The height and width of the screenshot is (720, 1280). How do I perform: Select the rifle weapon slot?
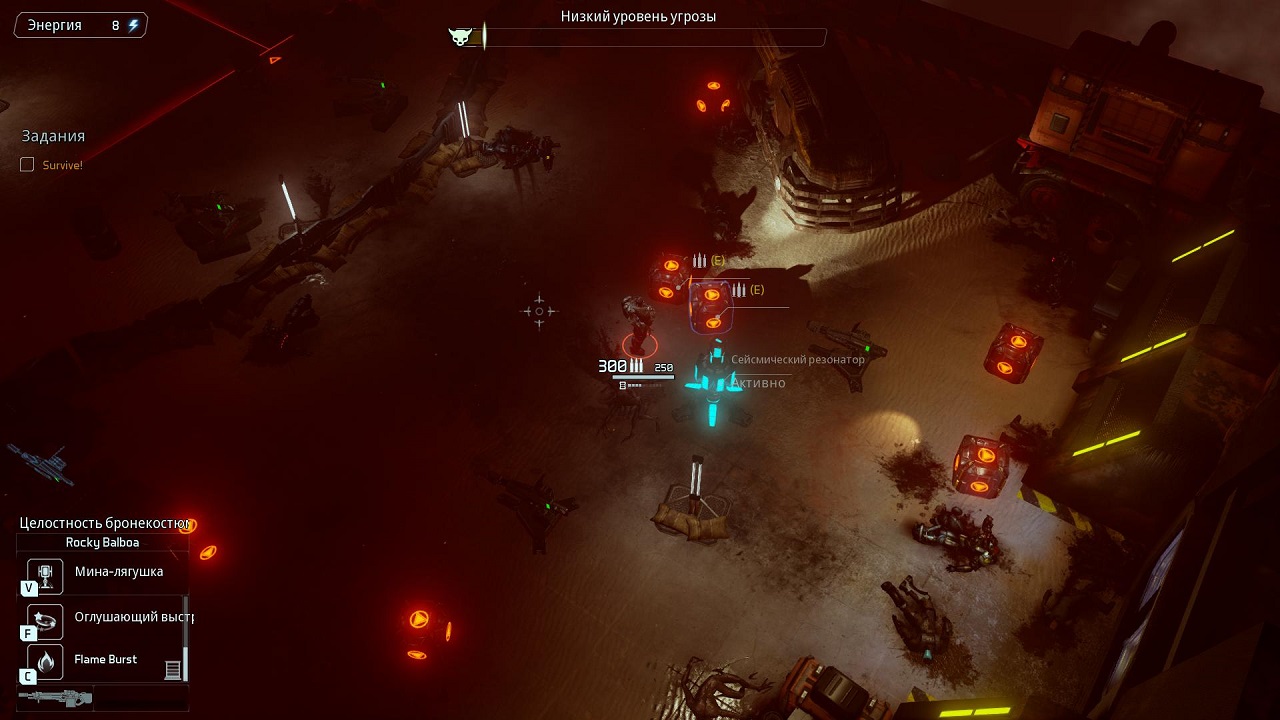pos(55,697)
